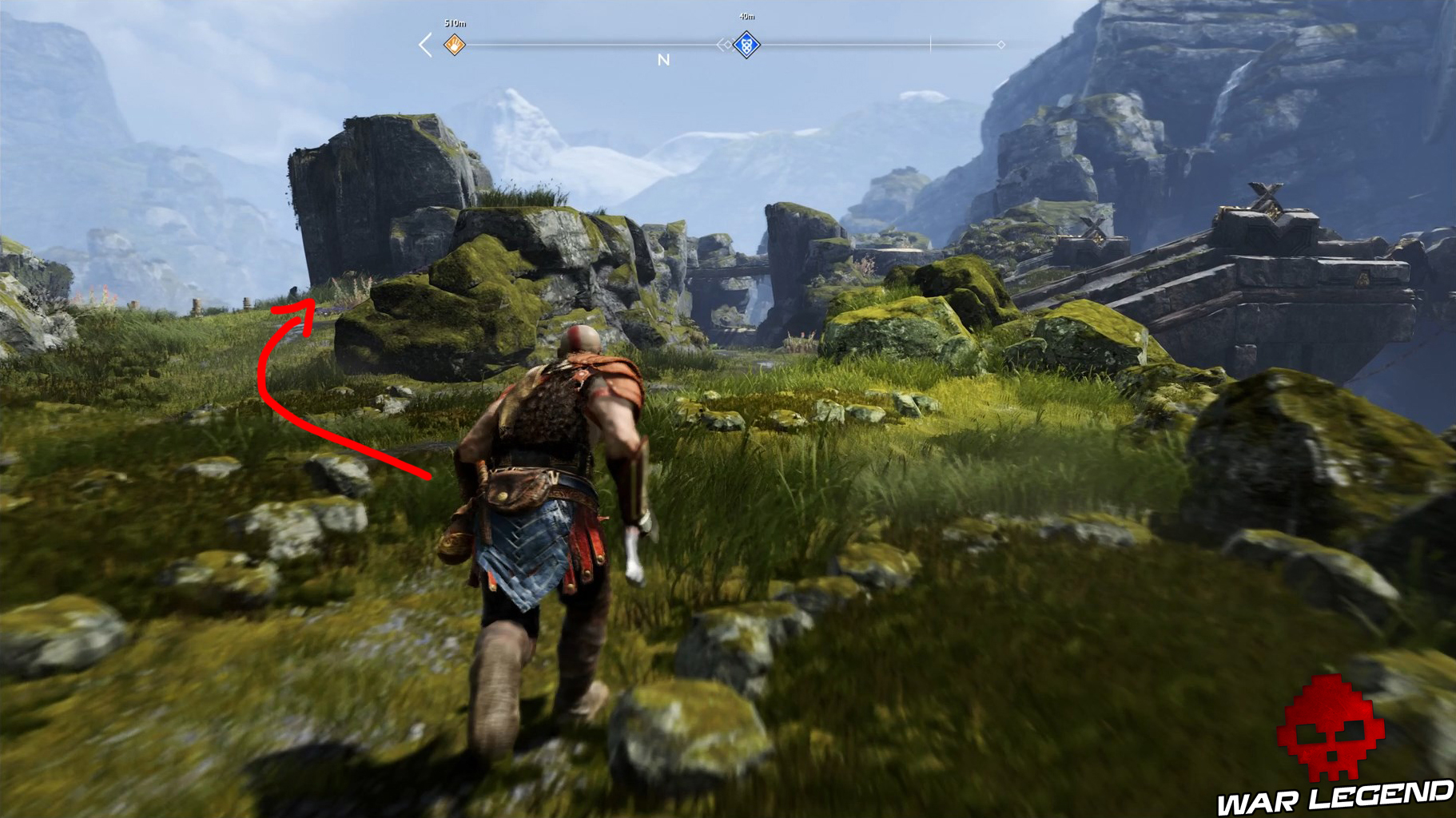Click the hollow diamond at compass right end
1456x818 pixels.
coord(1001,43)
